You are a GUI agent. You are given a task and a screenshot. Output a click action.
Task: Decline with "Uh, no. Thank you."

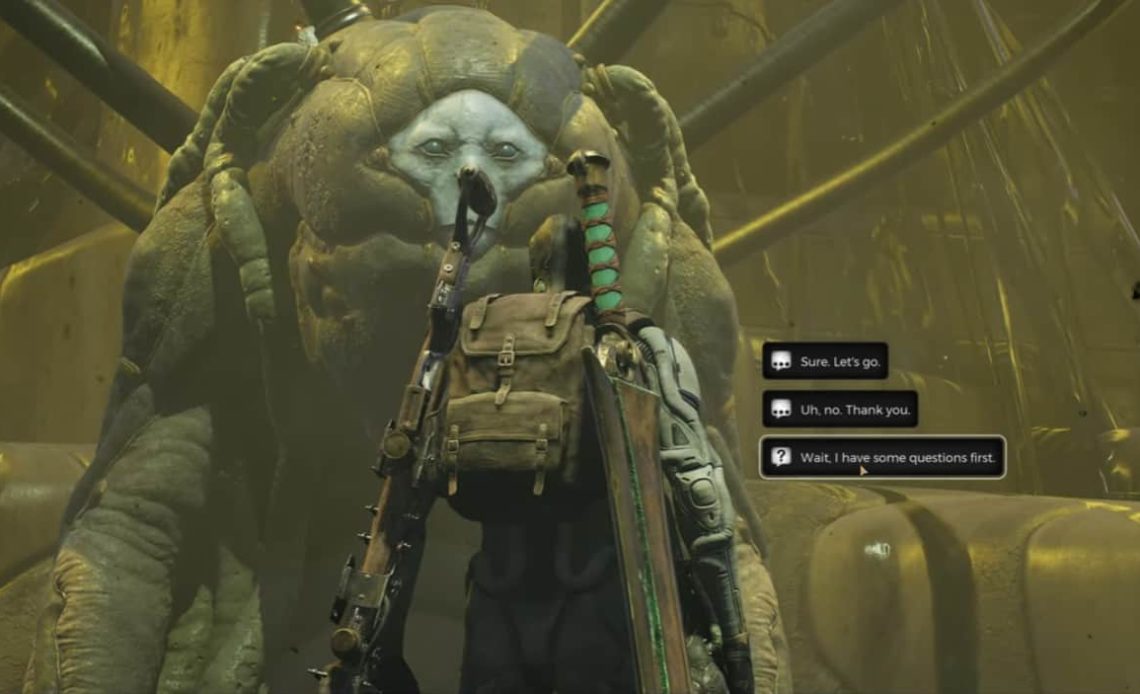[x=840, y=409]
